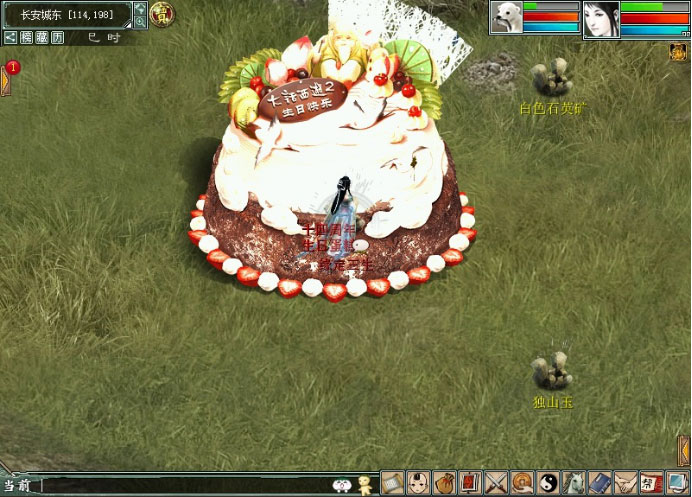692x497 pixels.
Task: Open the scroll icon in bottom toolbar
Action: coord(392,482)
